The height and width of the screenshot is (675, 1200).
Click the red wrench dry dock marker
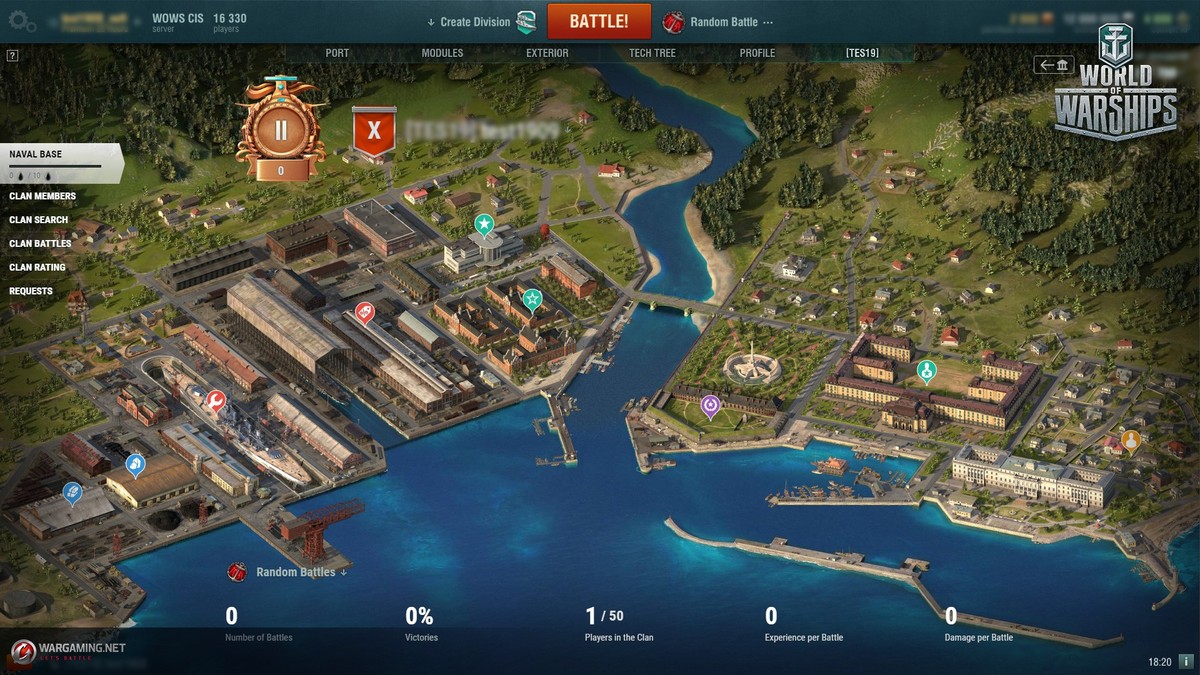coord(216,401)
